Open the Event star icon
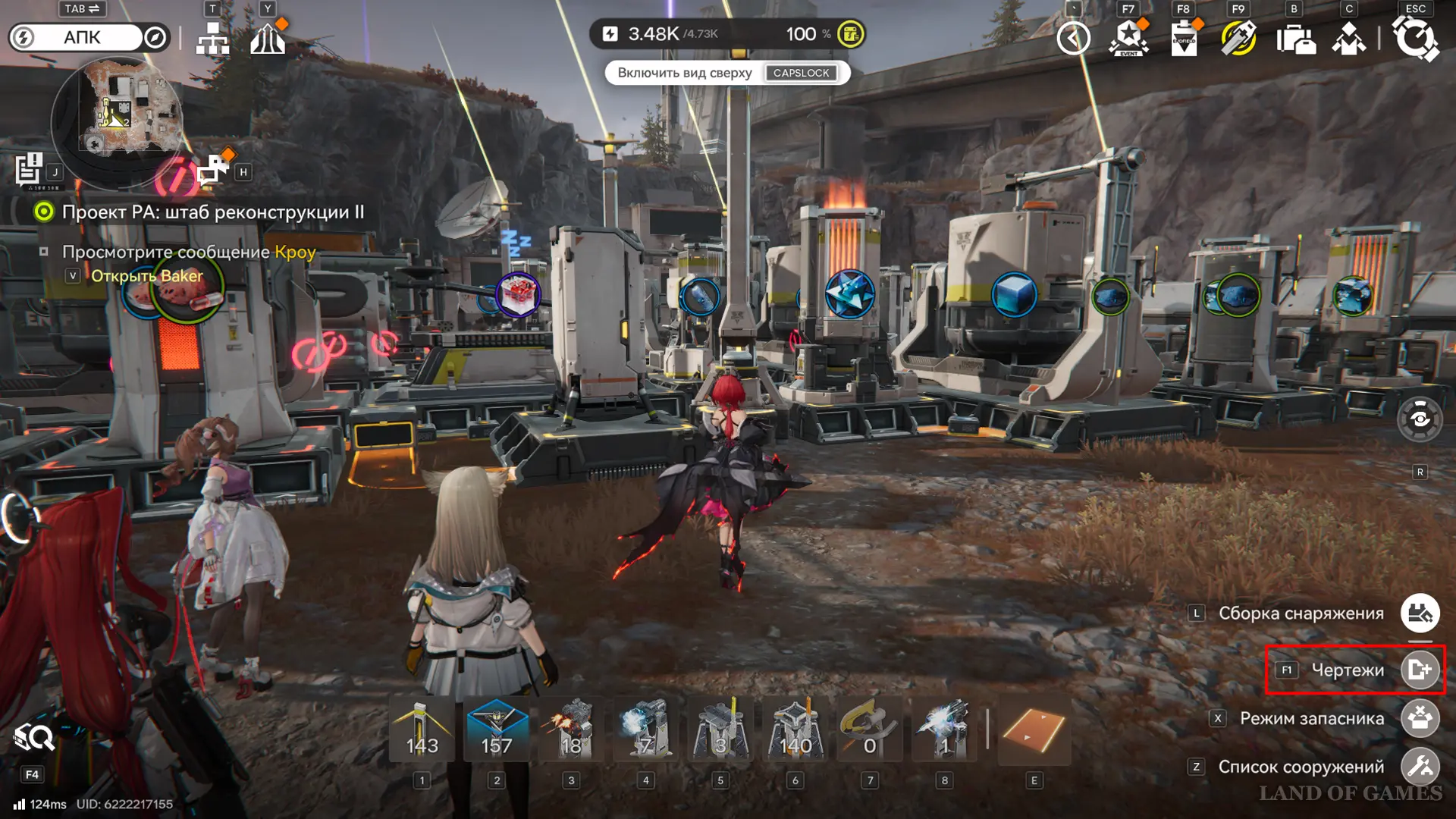 click(1128, 38)
